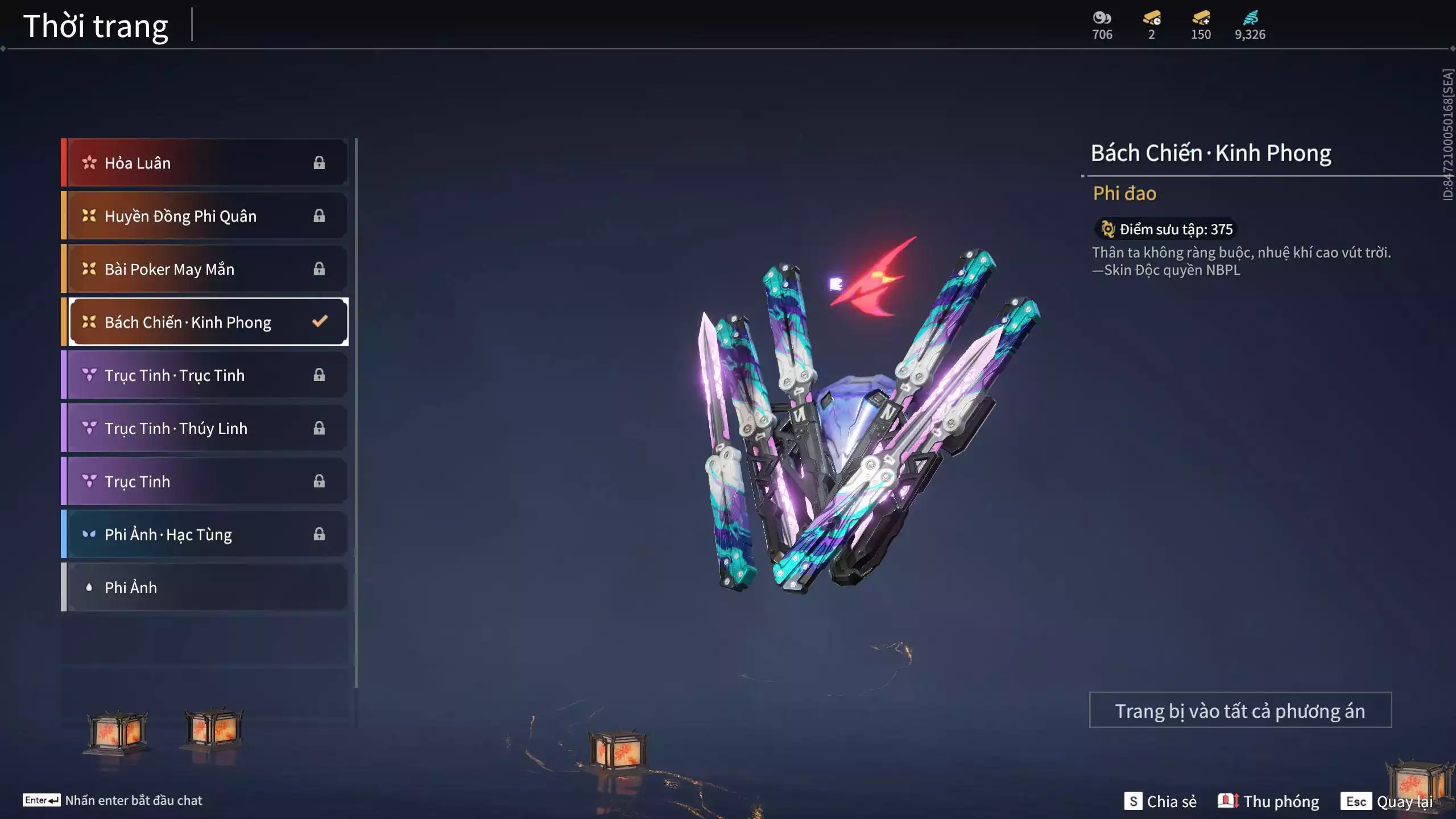Click the silver coin currency icon

[x=1102, y=18]
